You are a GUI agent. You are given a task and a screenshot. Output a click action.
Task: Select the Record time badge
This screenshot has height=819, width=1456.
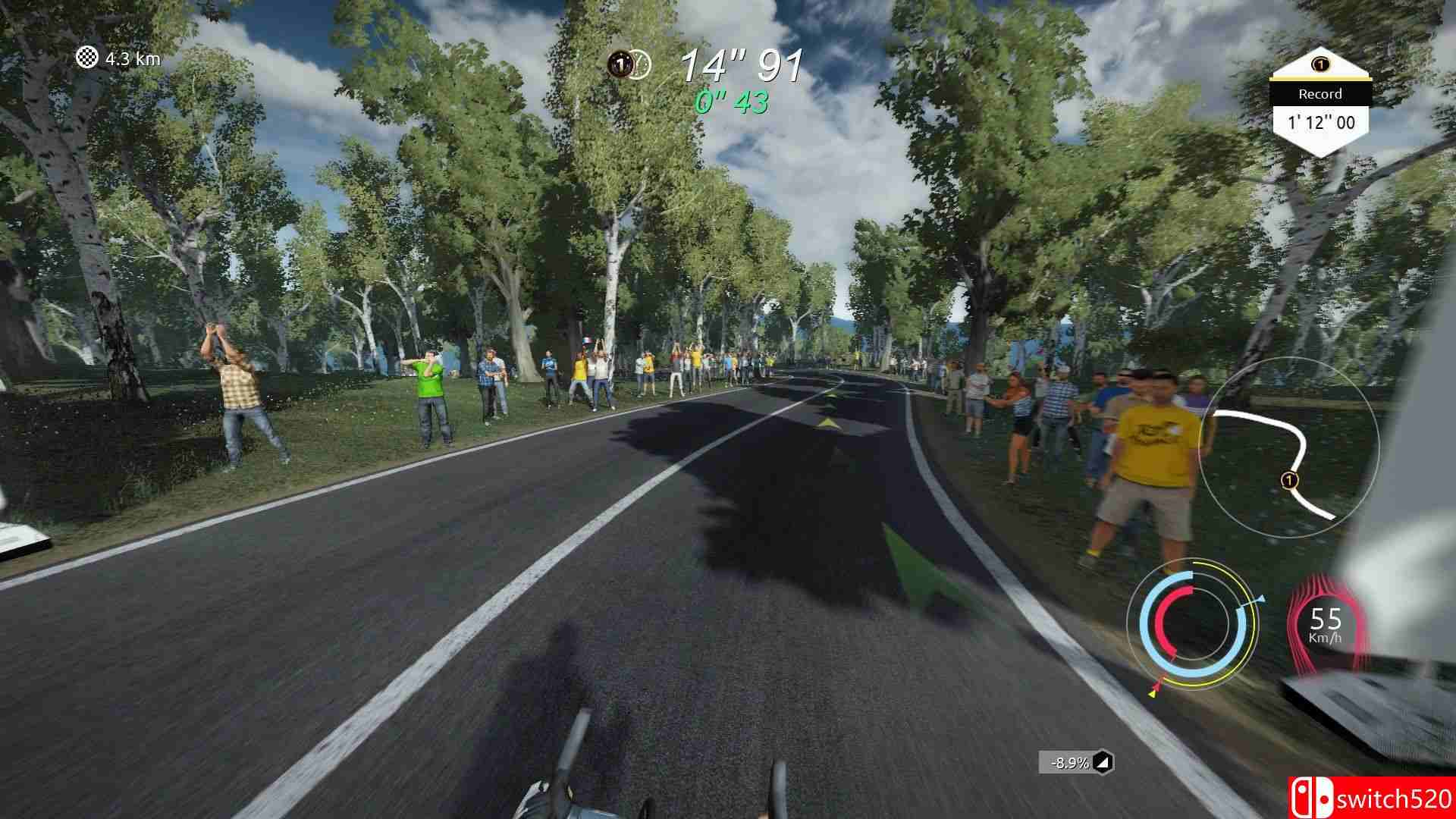pos(1320,104)
